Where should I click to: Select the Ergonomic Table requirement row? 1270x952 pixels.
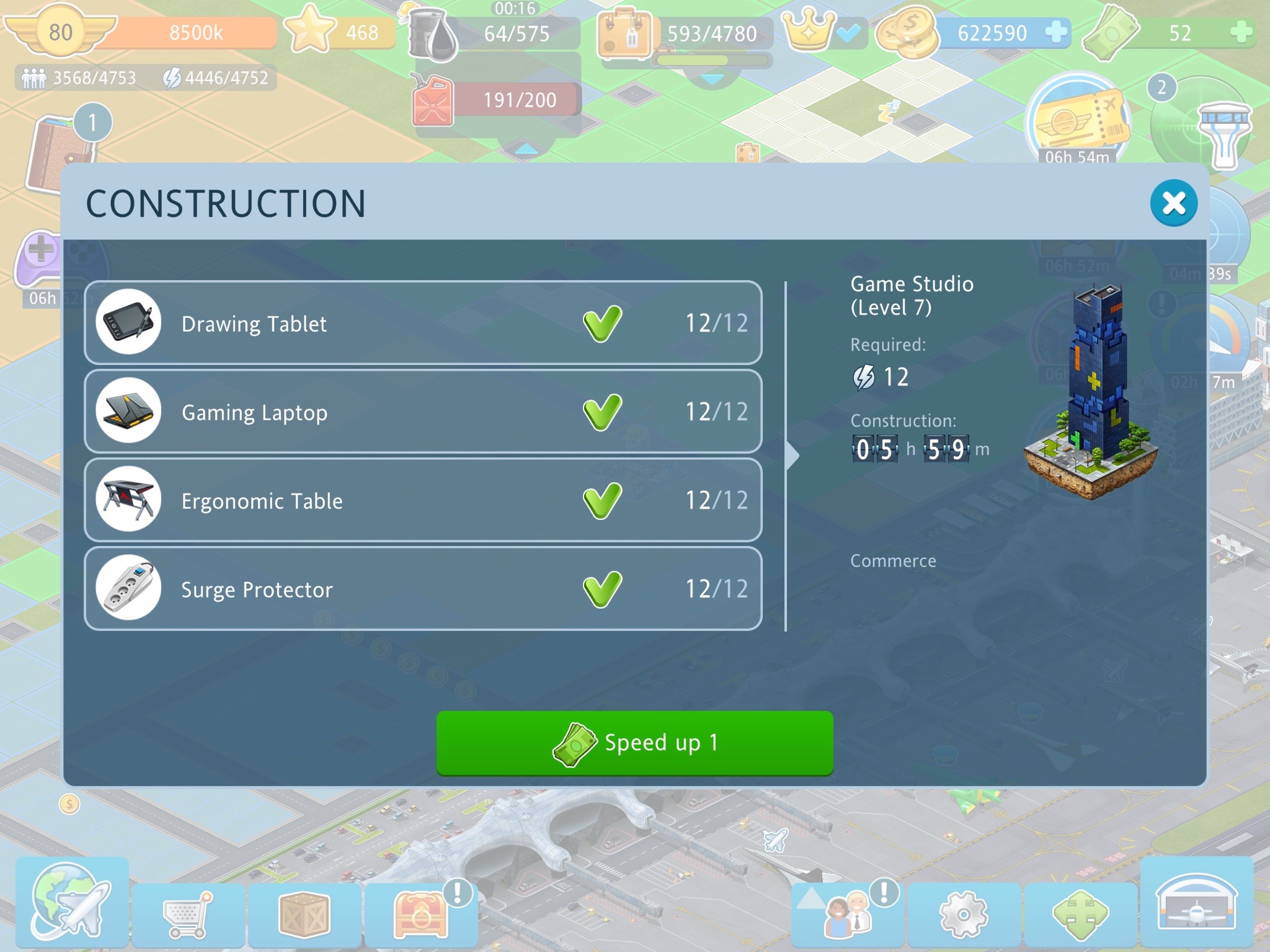click(423, 500)
